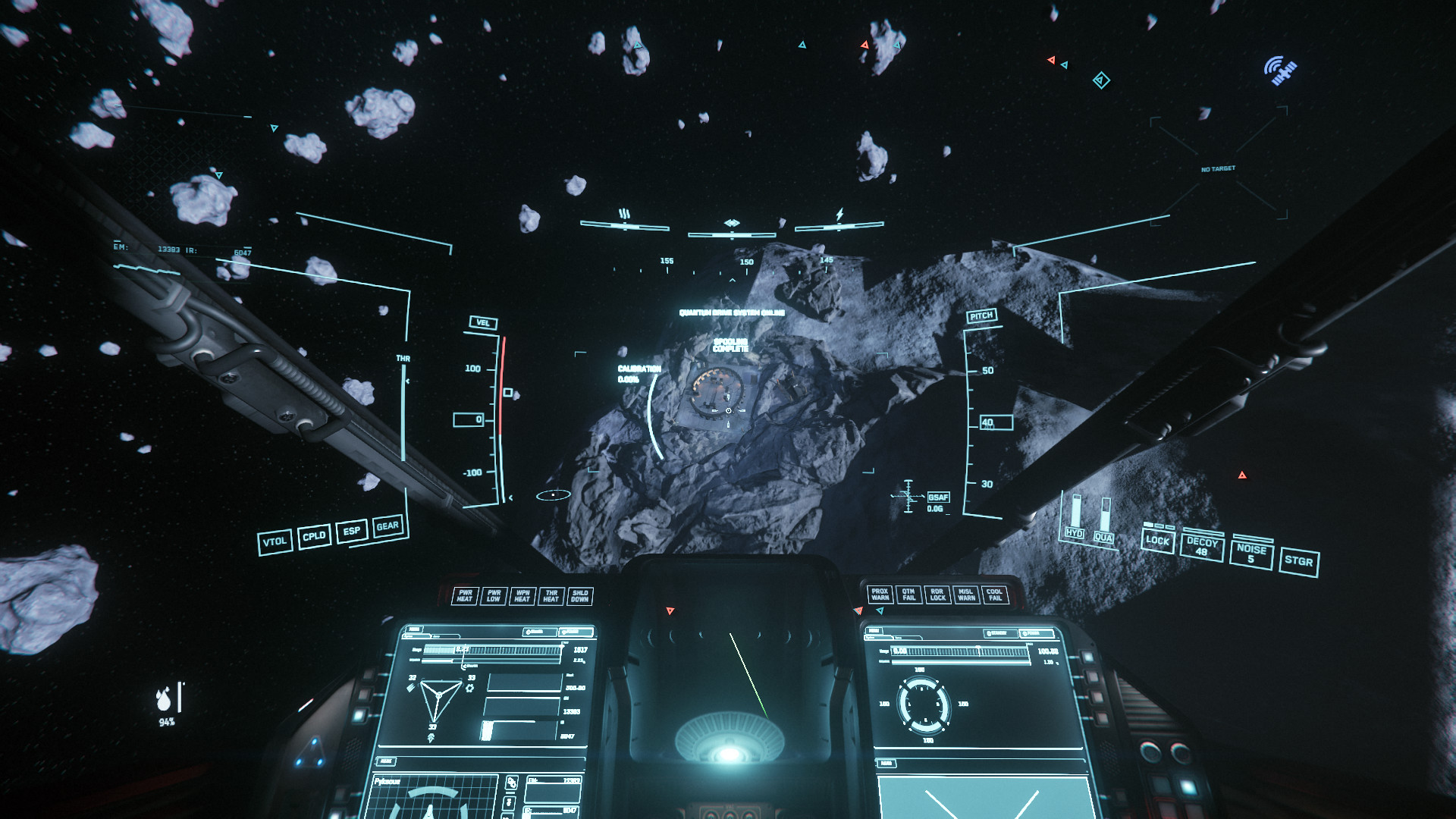
Task: Select the HYD hydrogen fuel label
Action: point(1075,533)
